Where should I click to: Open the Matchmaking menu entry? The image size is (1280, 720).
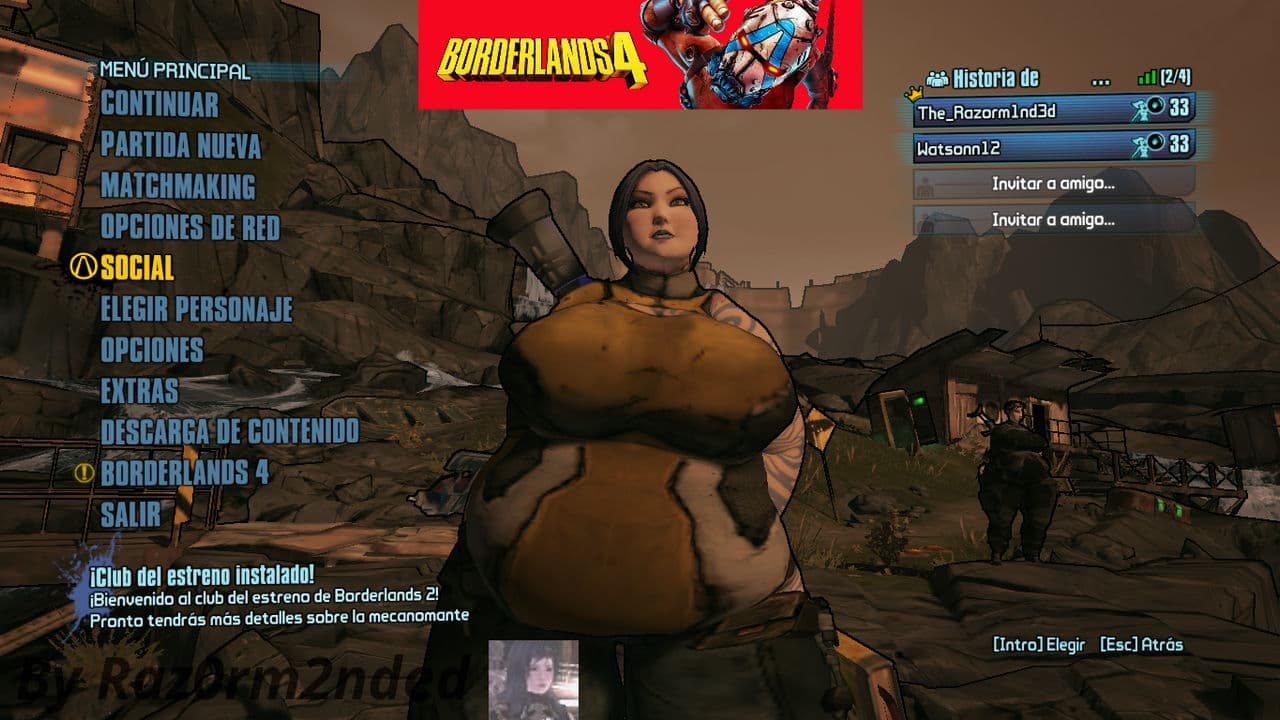pos(177,187)
